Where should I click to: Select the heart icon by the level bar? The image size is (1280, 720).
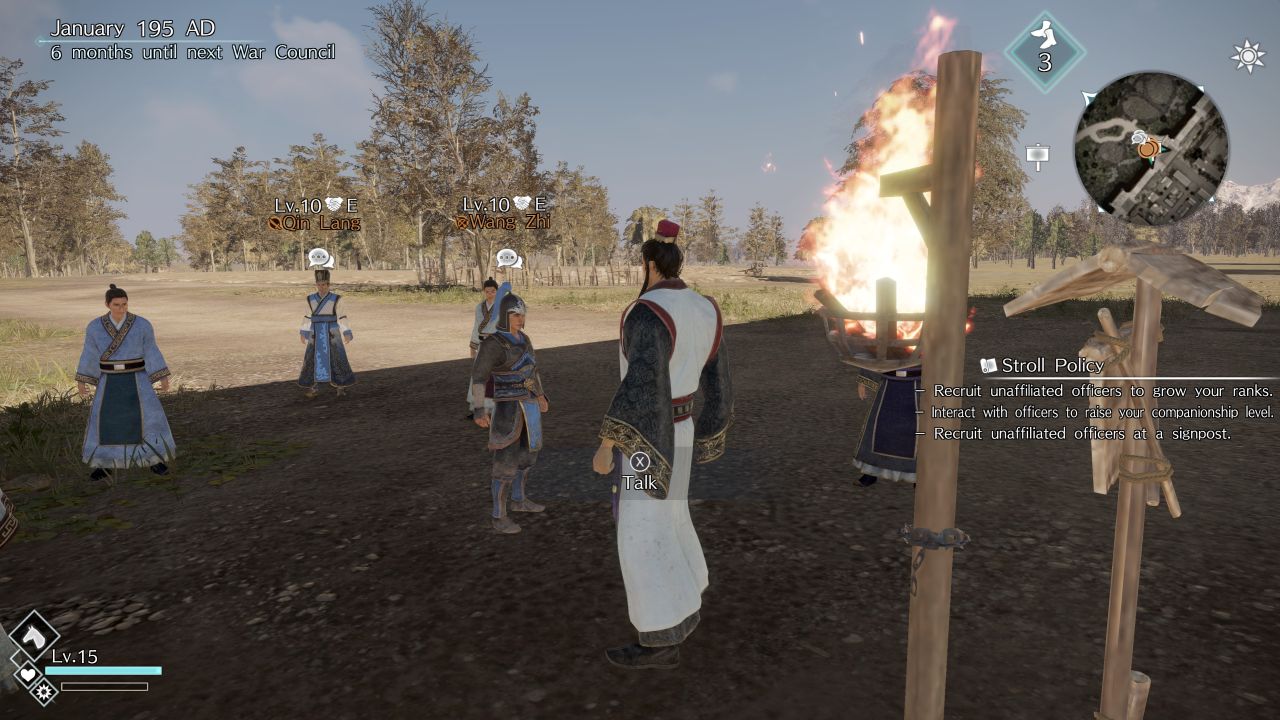[28, 673]
